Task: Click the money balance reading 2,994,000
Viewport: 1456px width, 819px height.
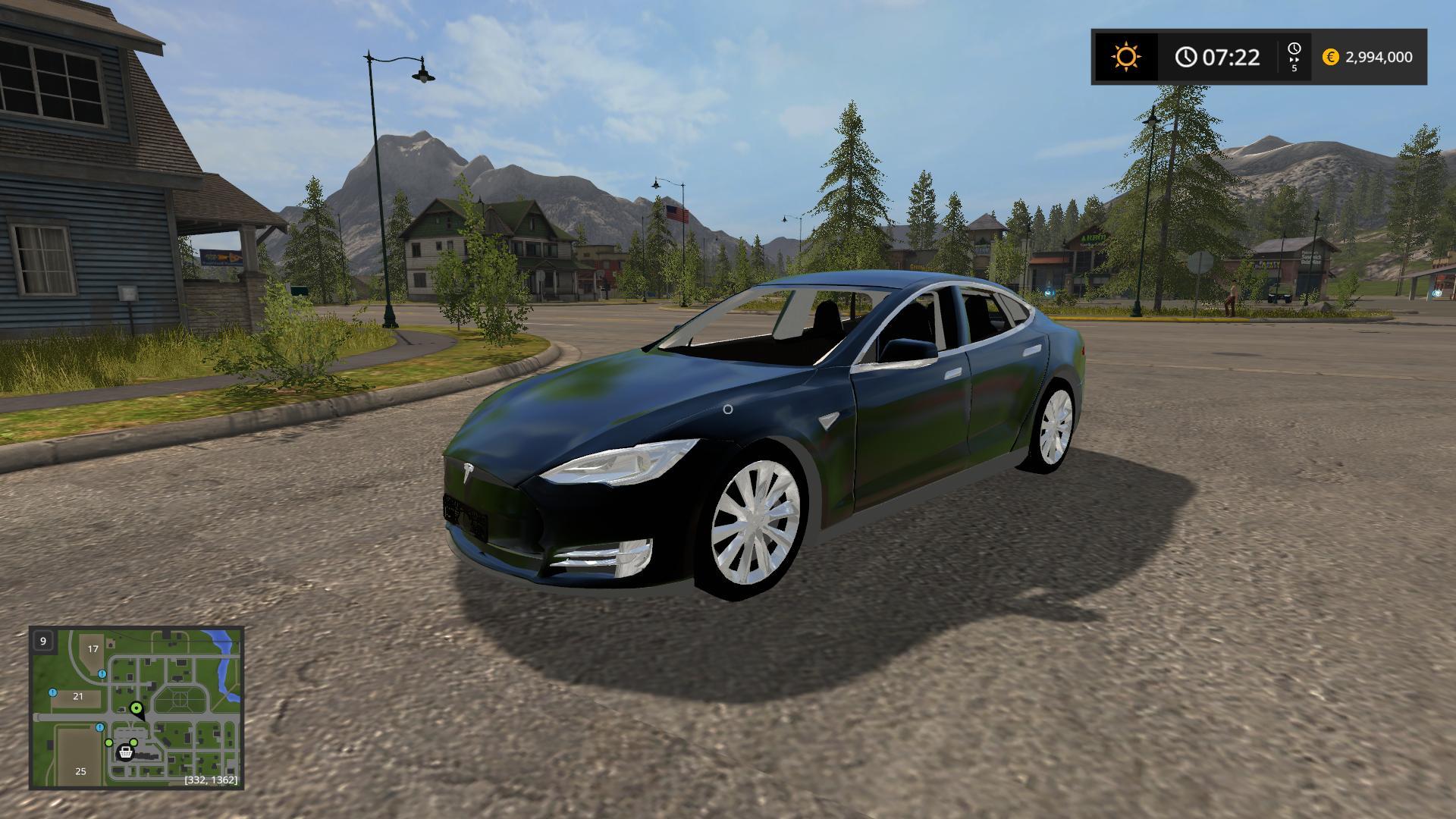Action: click(1380, 57)
